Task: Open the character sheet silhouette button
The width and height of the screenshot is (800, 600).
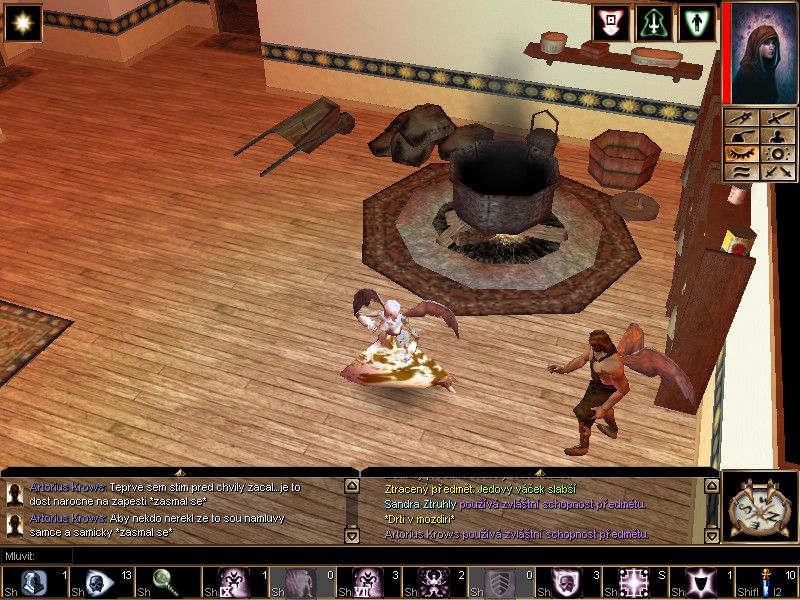Action: tap(776, 137)
